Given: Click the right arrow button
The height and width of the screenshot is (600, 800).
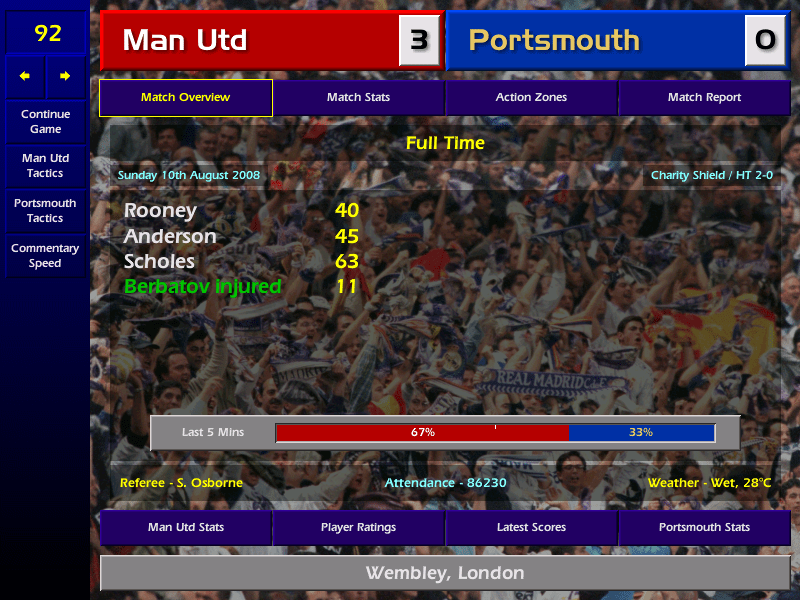Looking at the screenshot, I should click(x=65, y=76).
